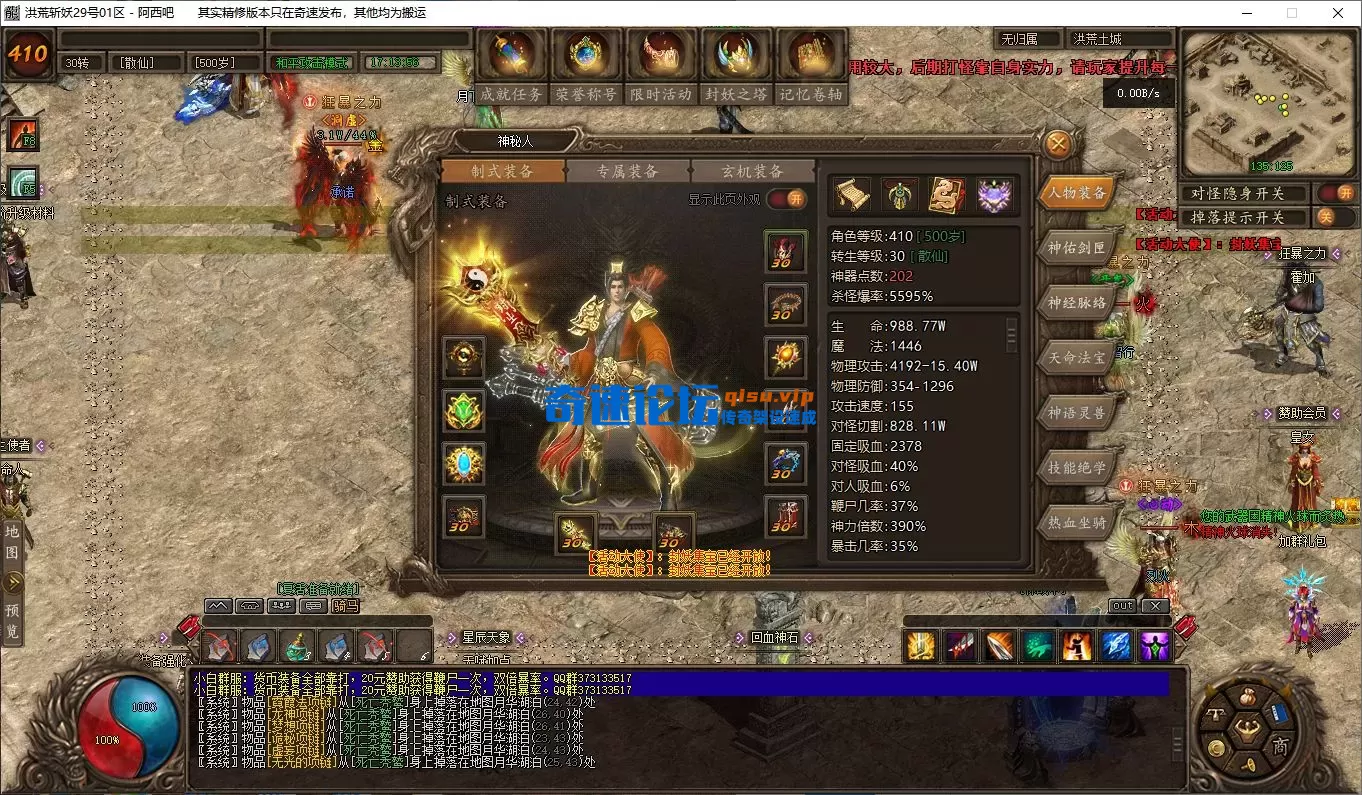Image resolution: width=1362 pixels, height=795 pixels.
Task: Select the first skill icon in the bottom skill bar
Action: (x=920, y=648)
